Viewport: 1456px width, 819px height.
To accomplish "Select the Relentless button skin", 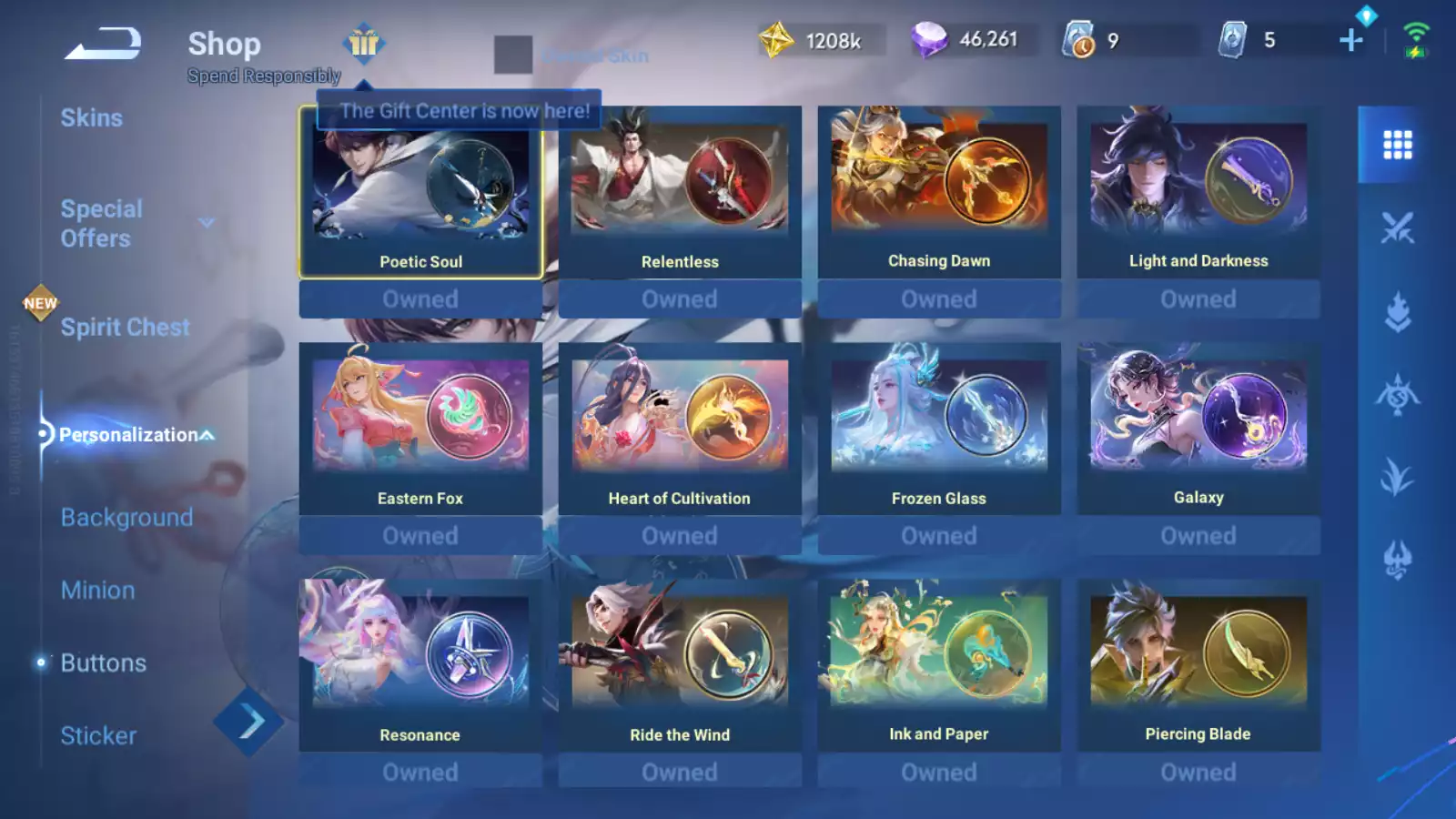I will 680,193.
